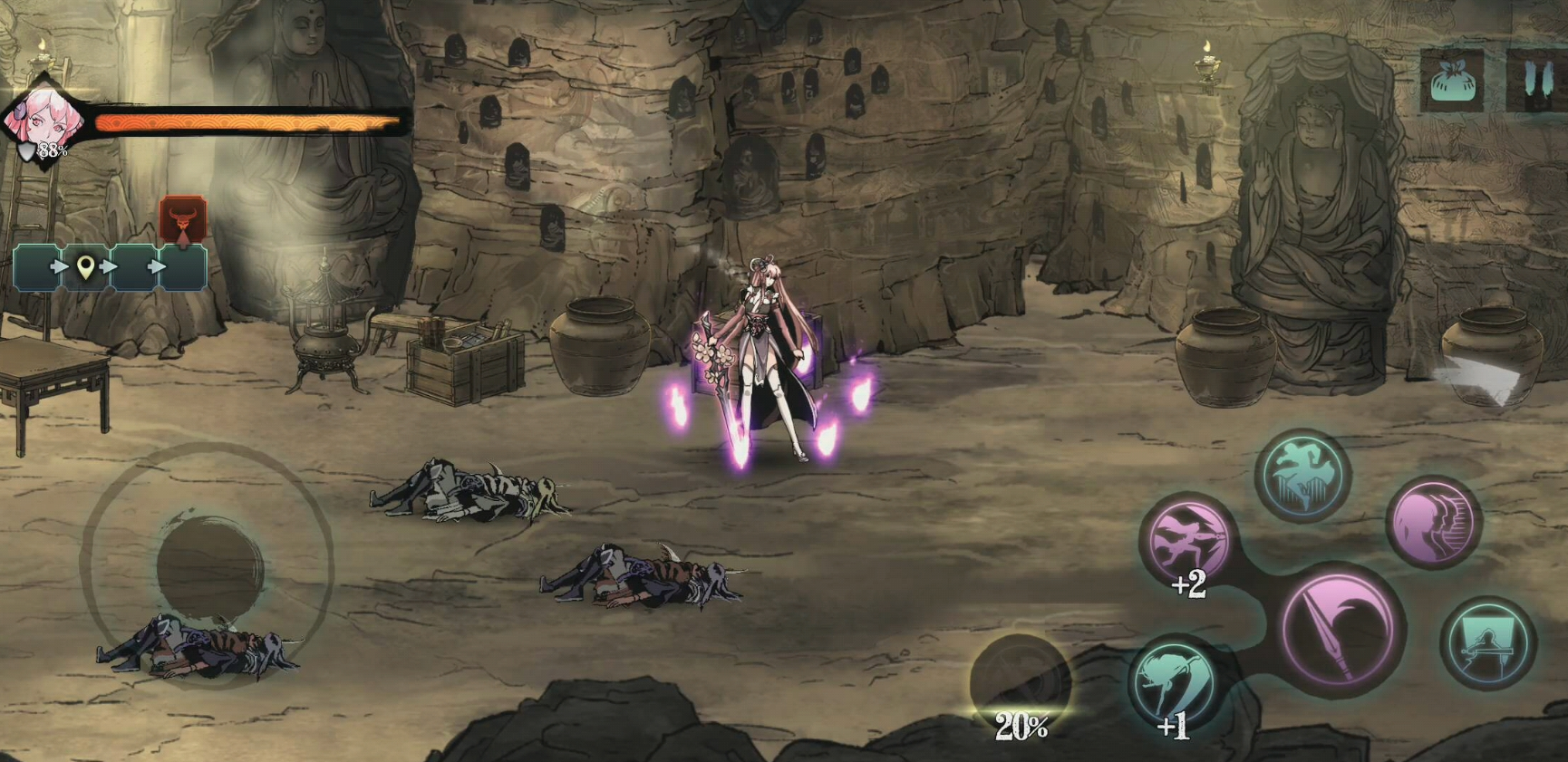Select the red horned boss room marker
This screenshot has width=1568, height=762.
point(183,220)
